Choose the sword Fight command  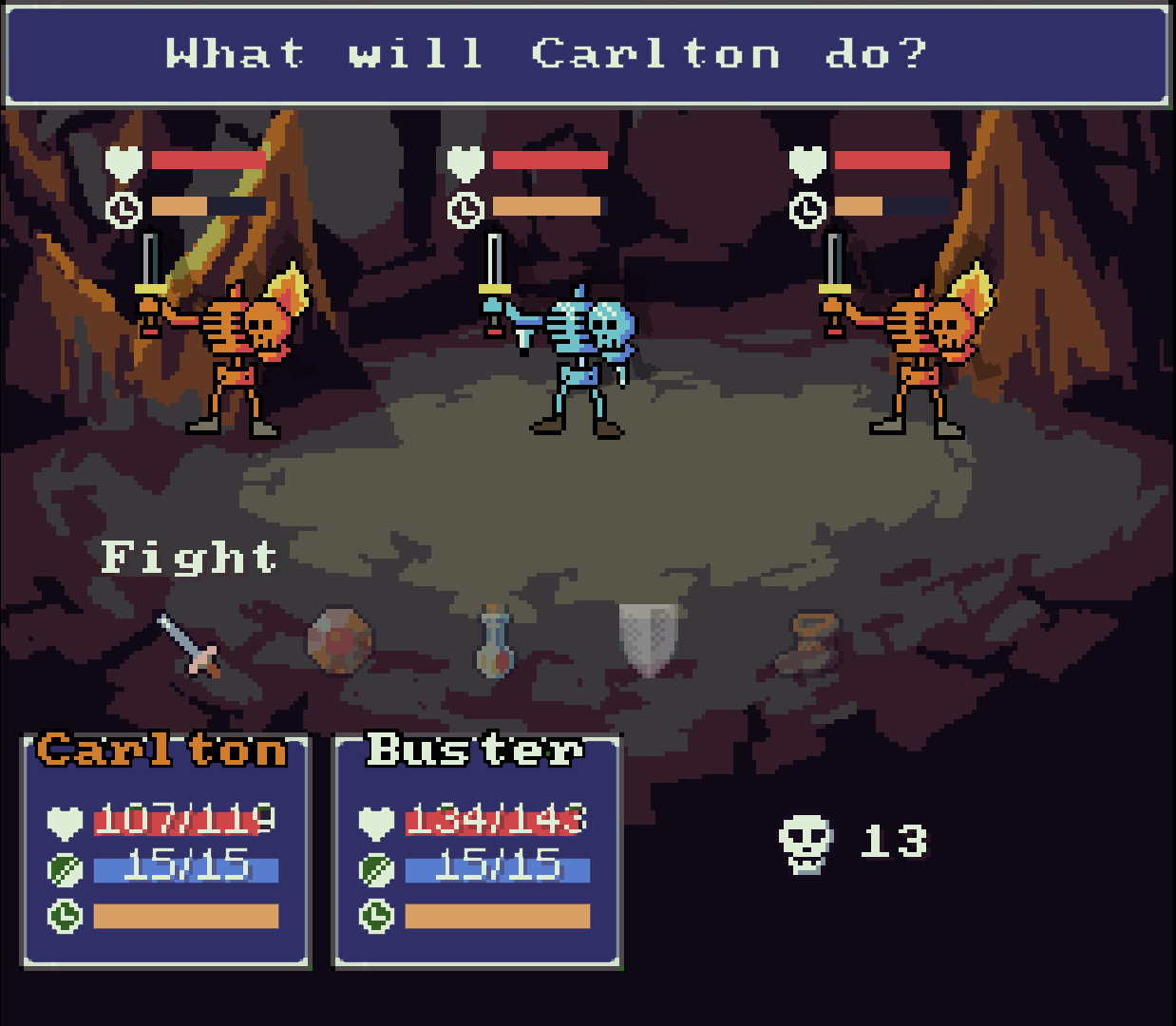click(190, 644)
